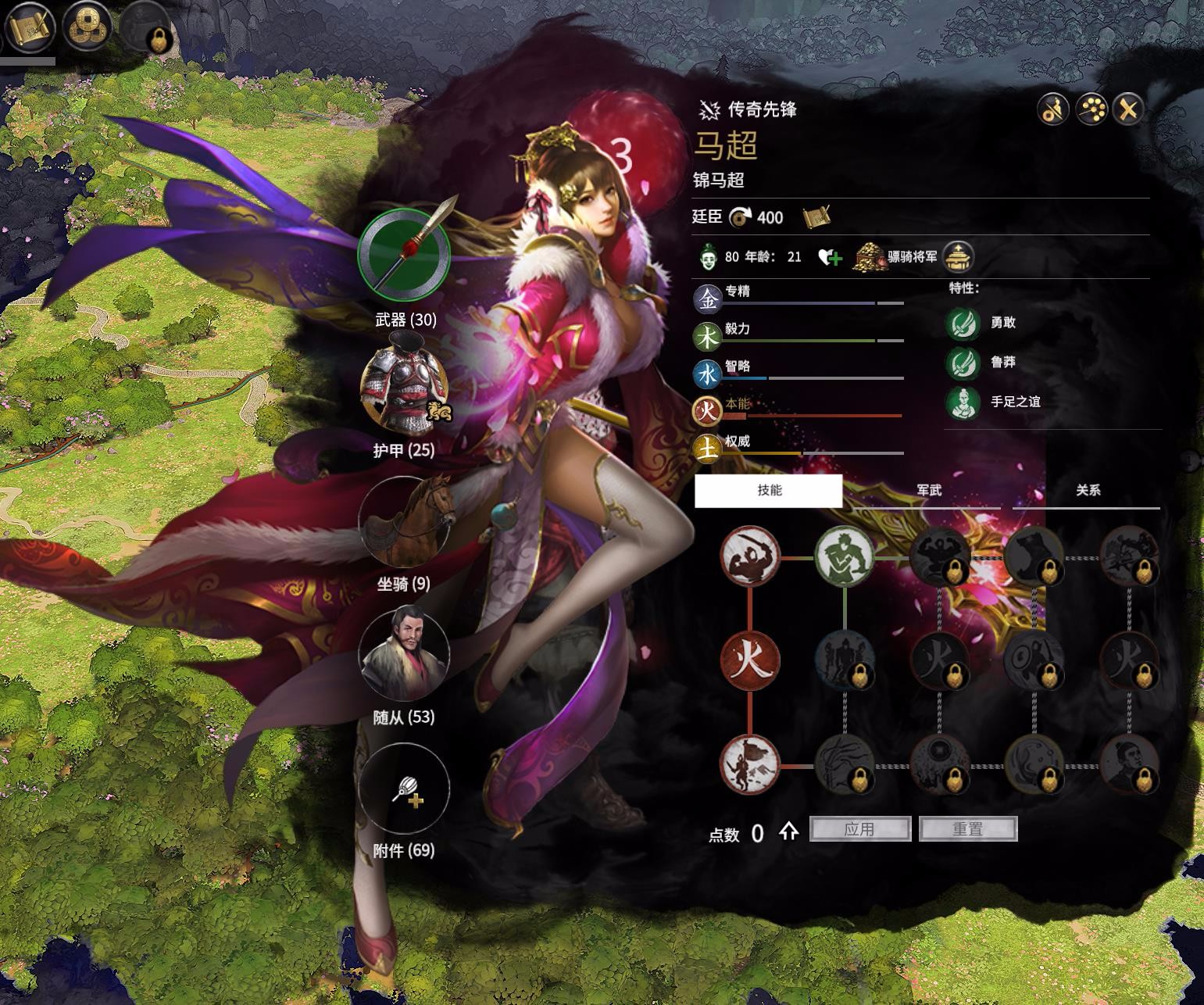
Task: Select the green wrestler skill node
Action: click(x=845, y=557)
